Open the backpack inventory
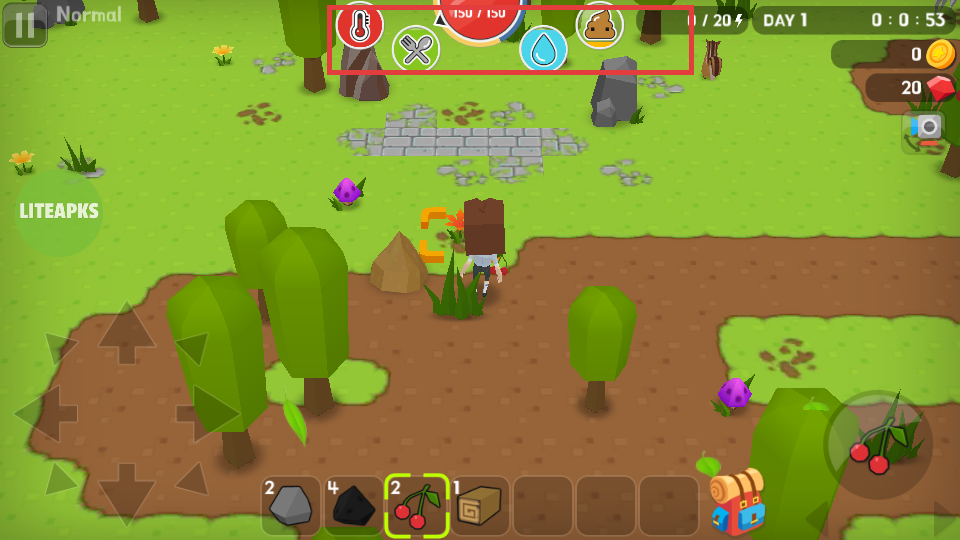960x540 pixels. 737,500
